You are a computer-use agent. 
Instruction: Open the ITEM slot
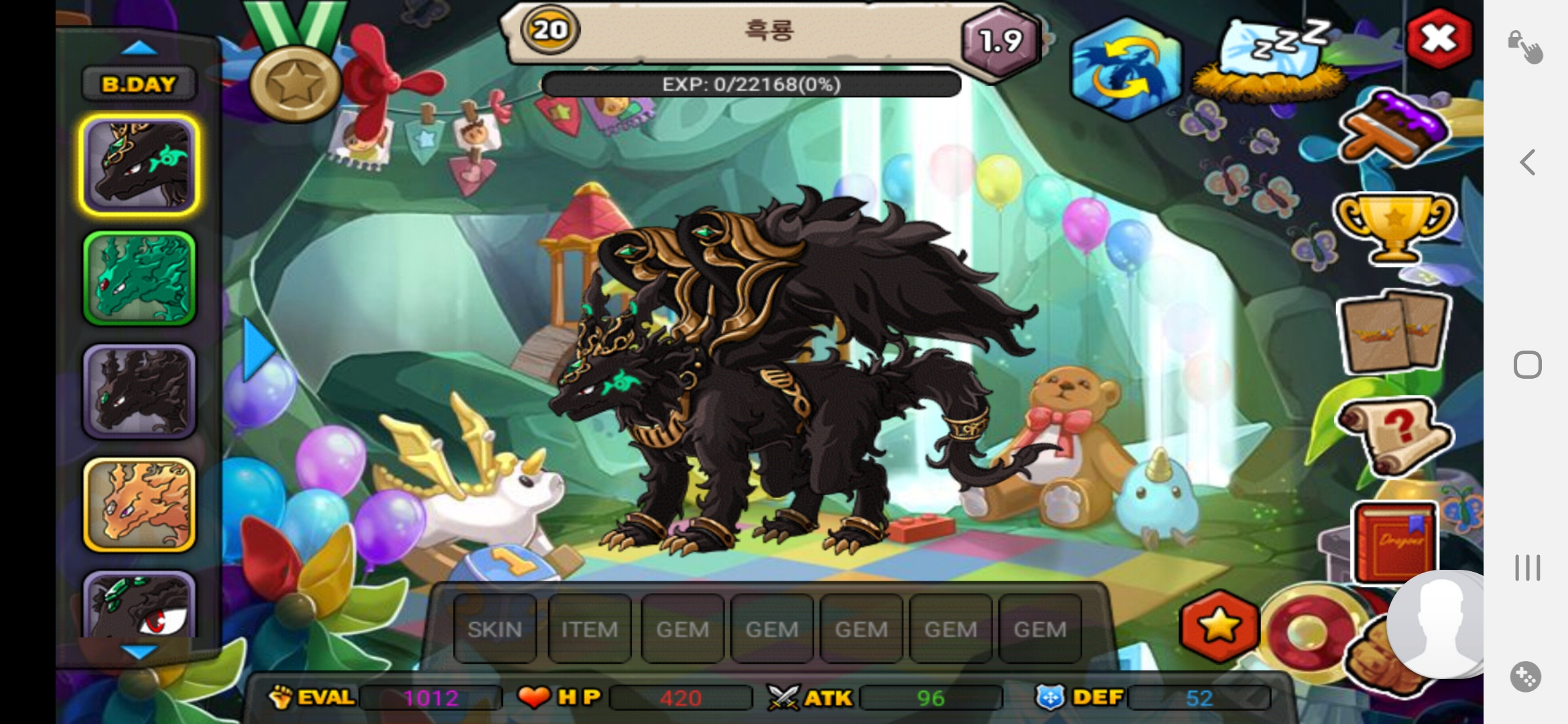click(x=589, y=629)
